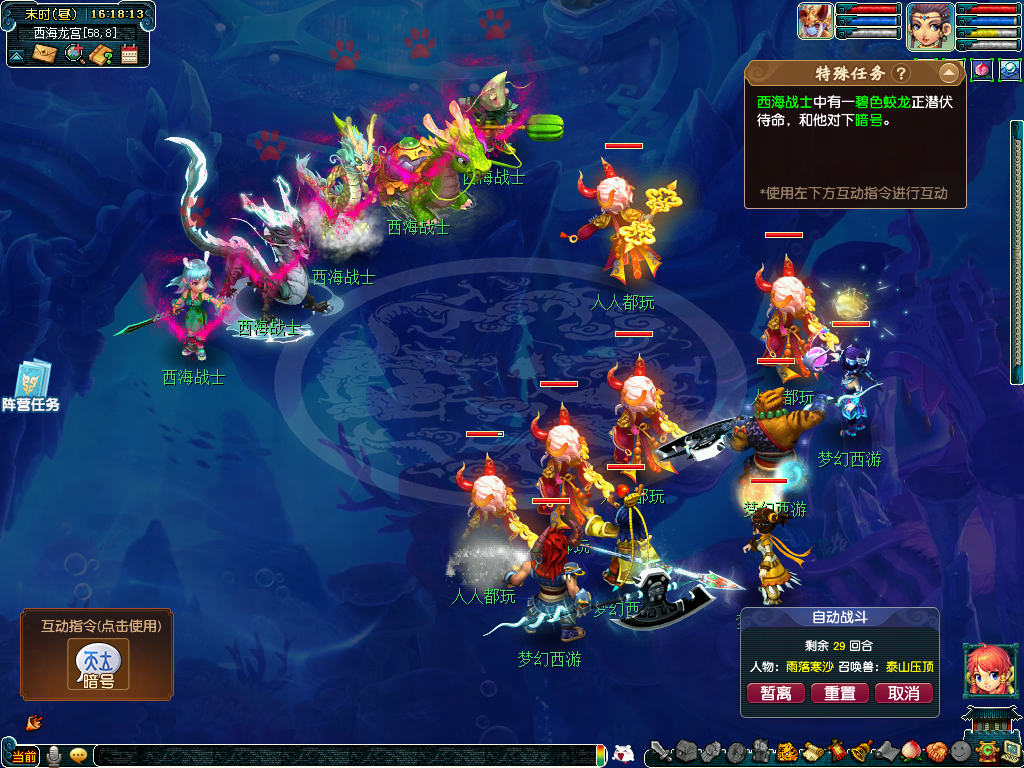
Task: Collapse the 特殊任务 quest panel
Action: tap(948, 73)
